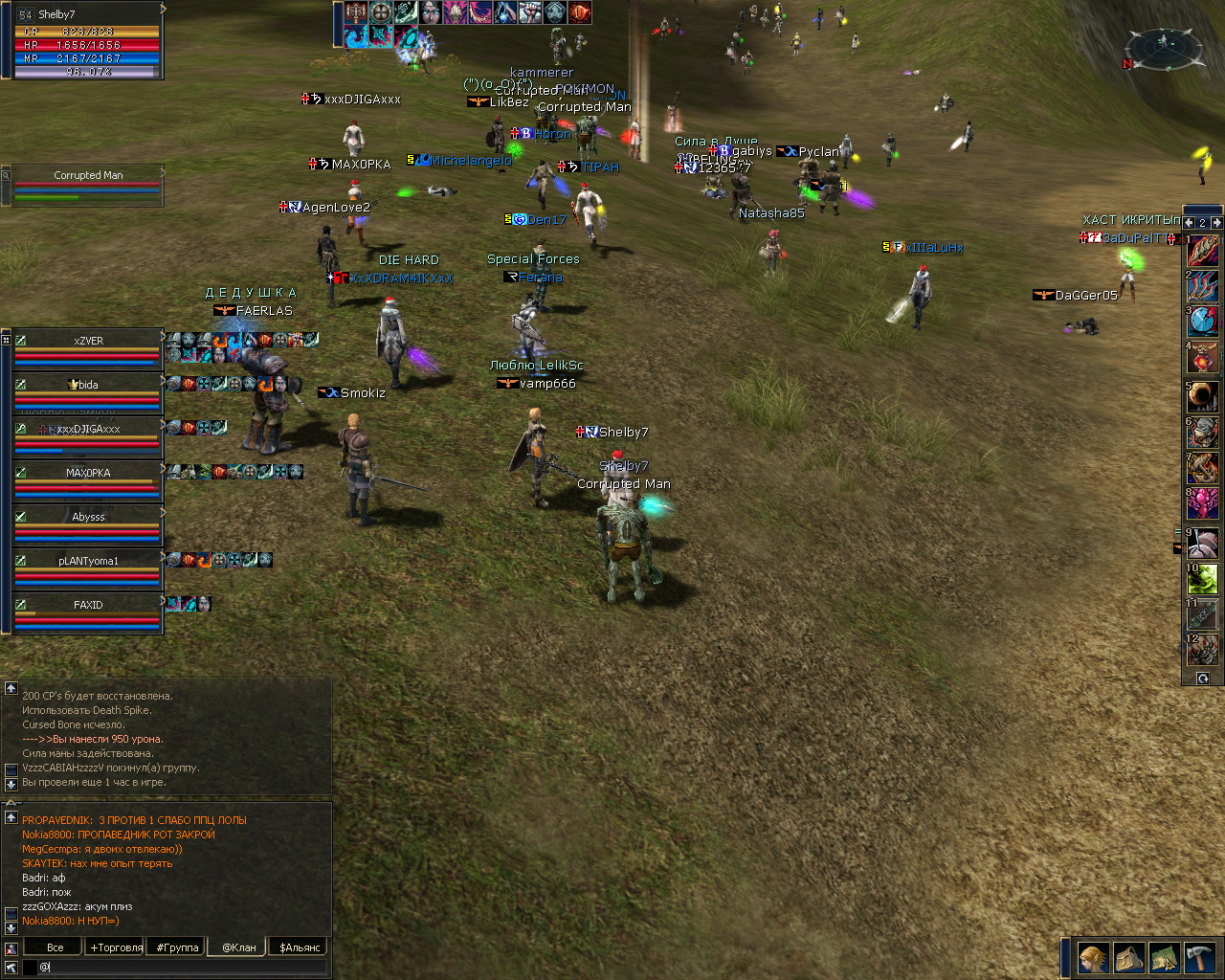1225x980 pixels.
Task: Open the inventory bag icon
Action: pos(1129,958)
